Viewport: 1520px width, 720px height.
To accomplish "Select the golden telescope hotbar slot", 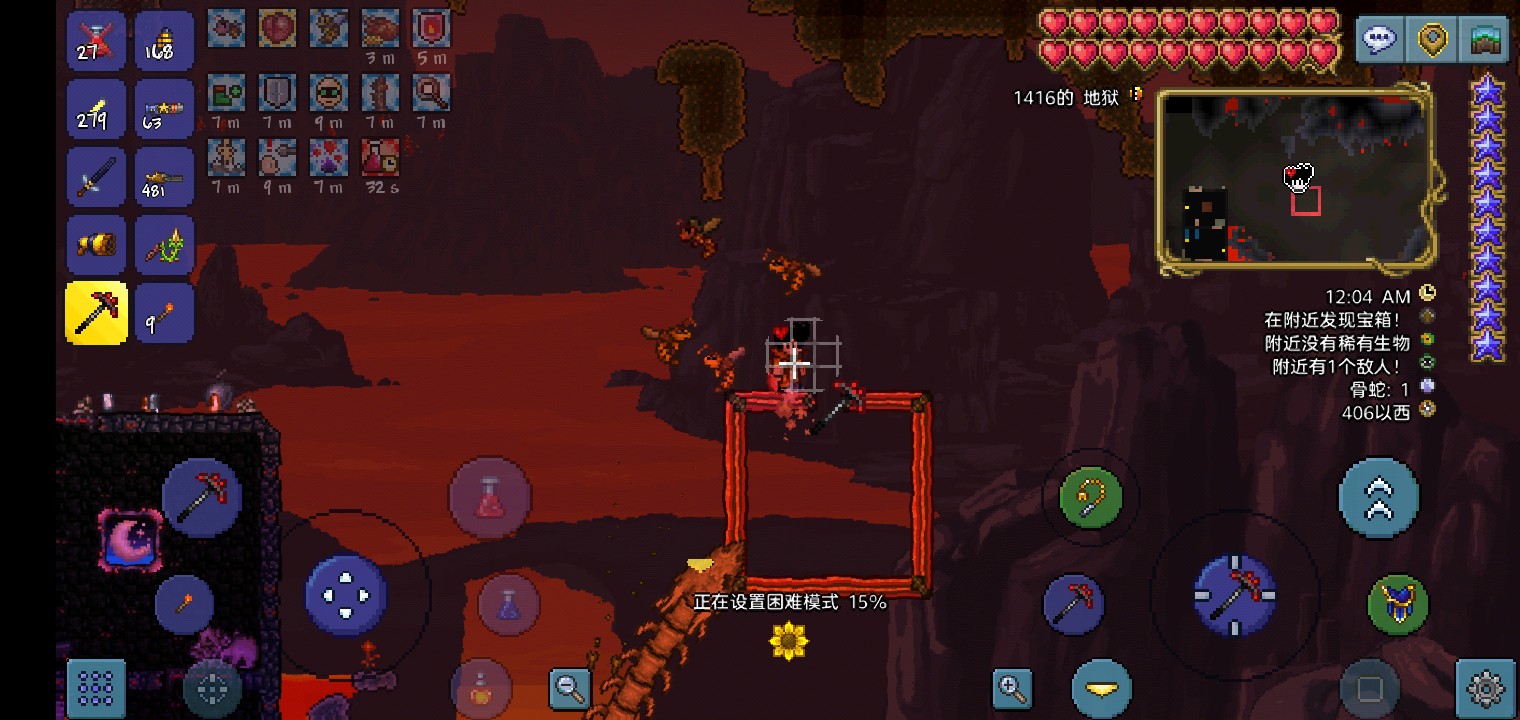I will (96, 245).
